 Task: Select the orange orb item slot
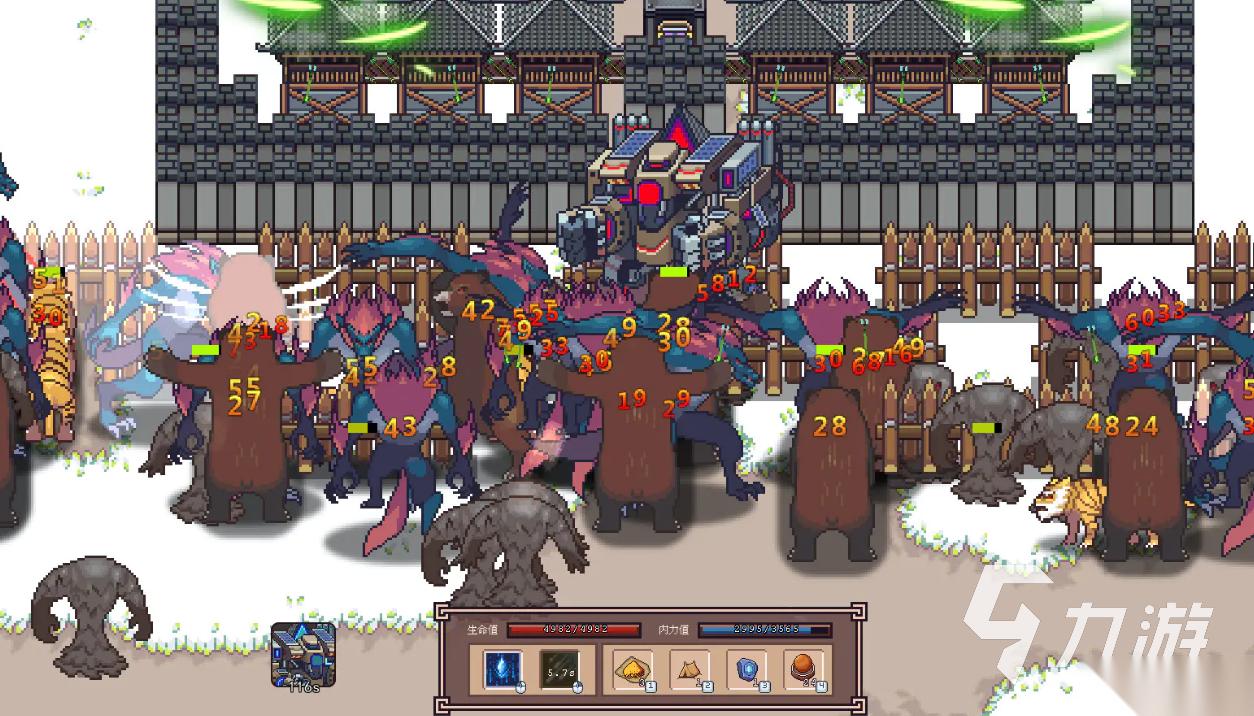(804, 669)
